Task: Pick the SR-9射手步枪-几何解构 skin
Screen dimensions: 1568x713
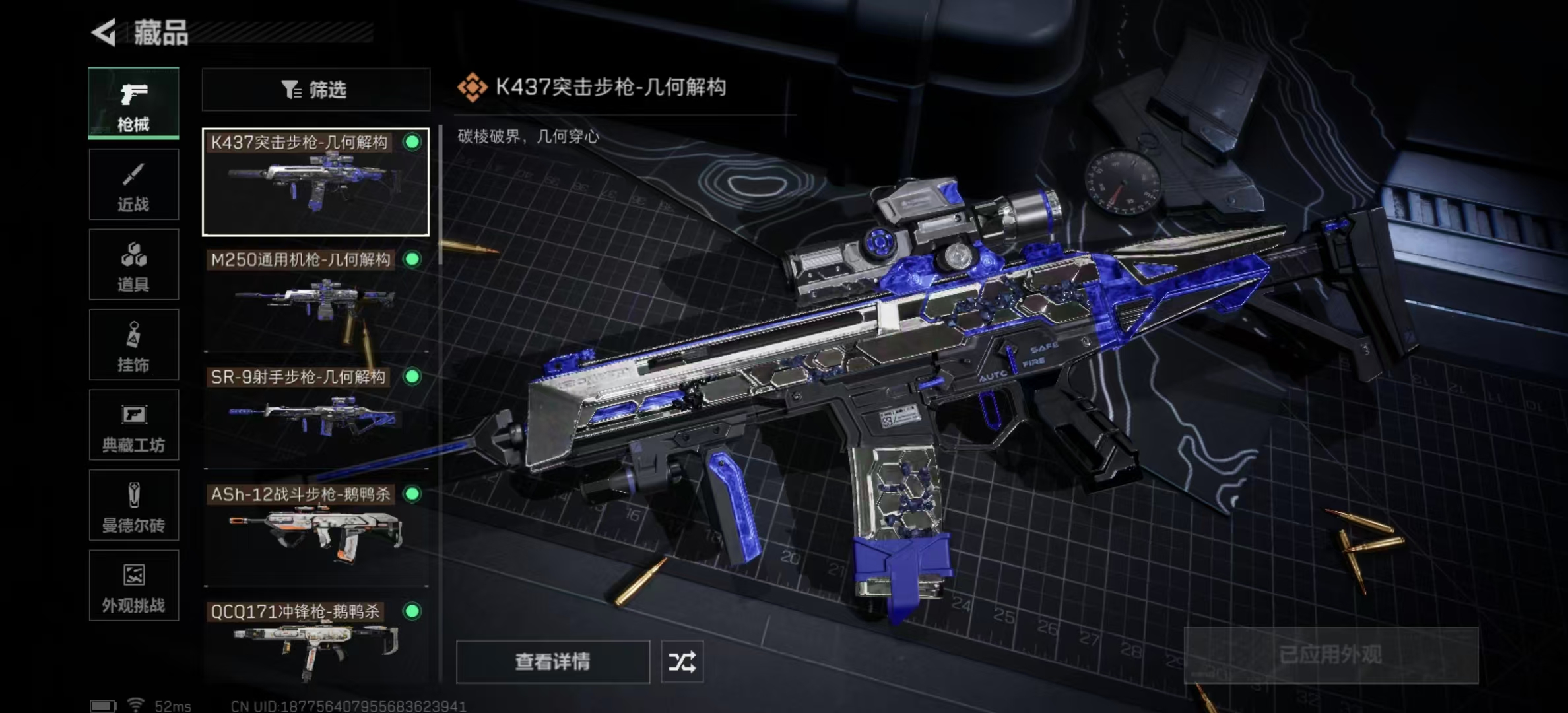Action: [x=315, y=417]
